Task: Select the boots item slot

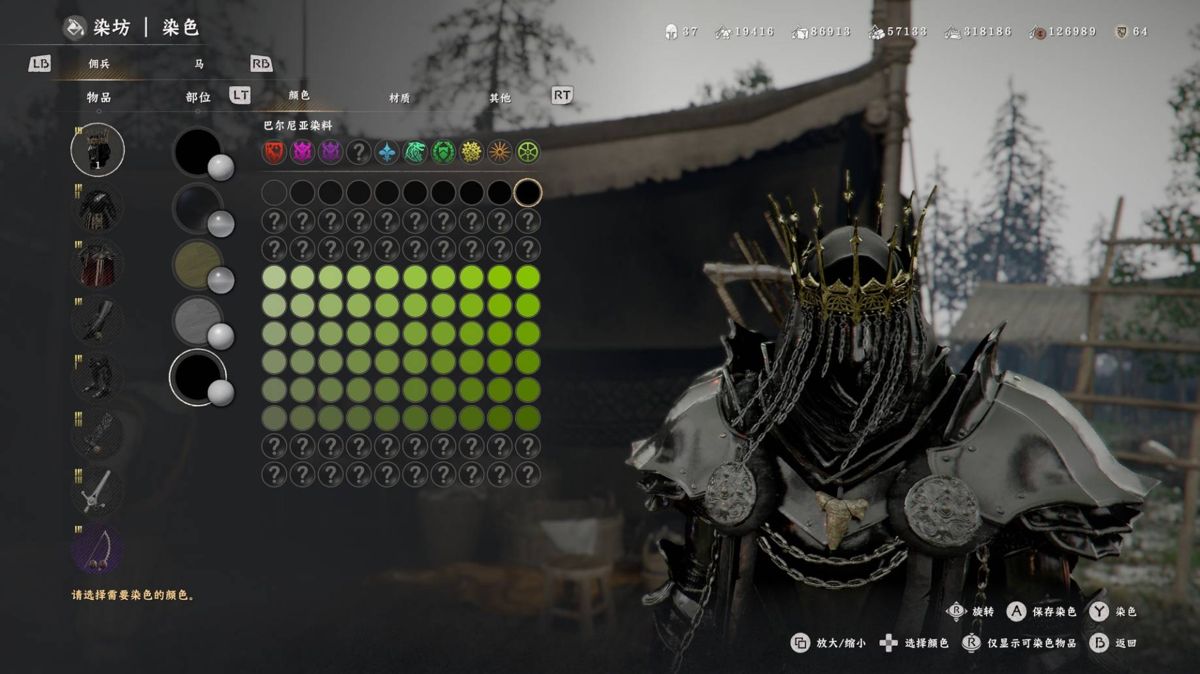Action: 98,377
